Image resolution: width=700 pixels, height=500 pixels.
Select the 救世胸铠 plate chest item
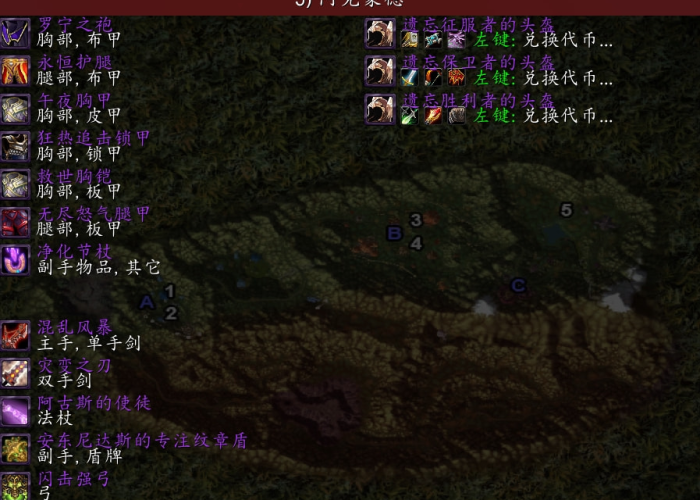(74, 176)
